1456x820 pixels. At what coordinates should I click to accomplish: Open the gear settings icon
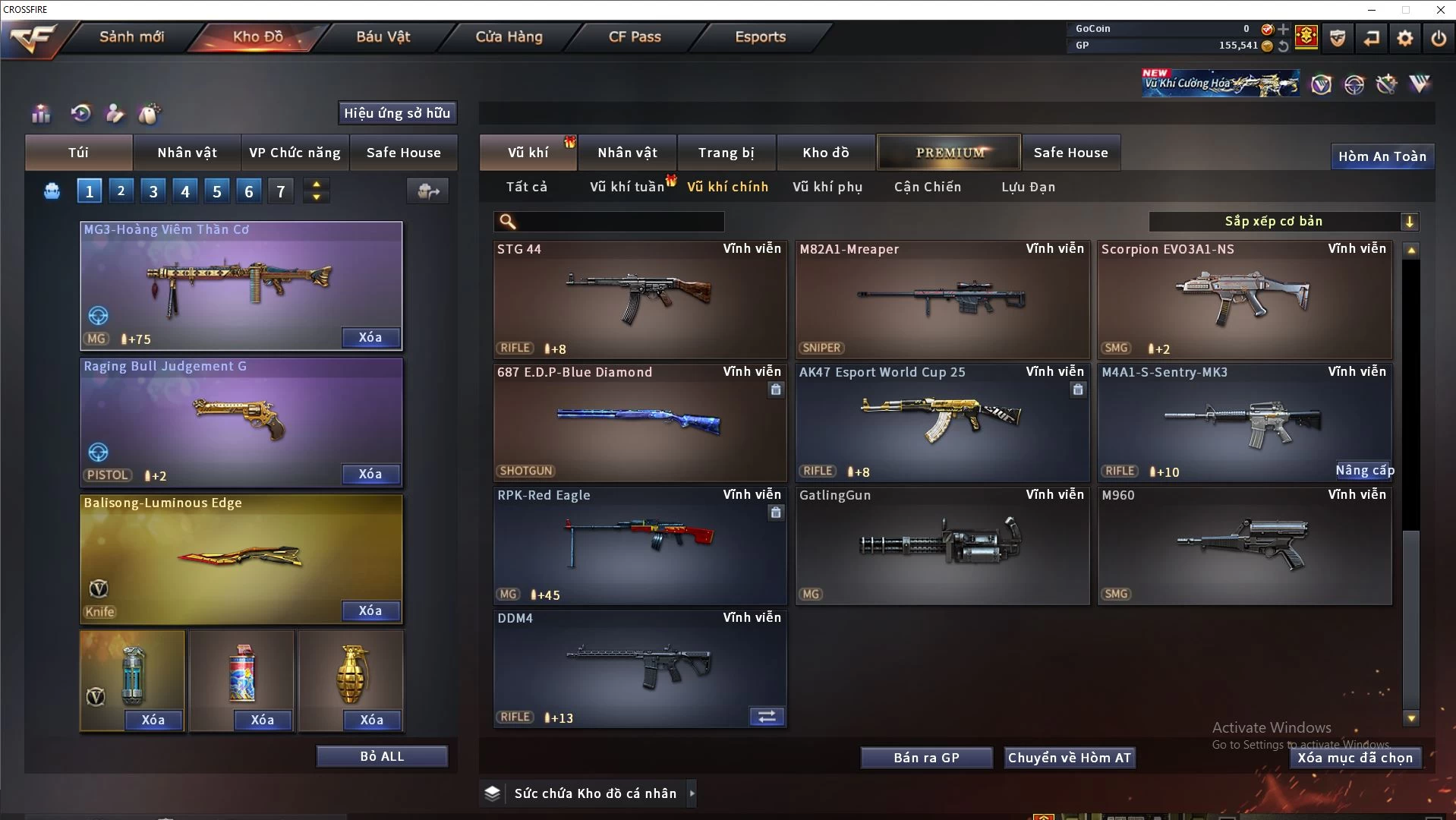click(1405, 37)
